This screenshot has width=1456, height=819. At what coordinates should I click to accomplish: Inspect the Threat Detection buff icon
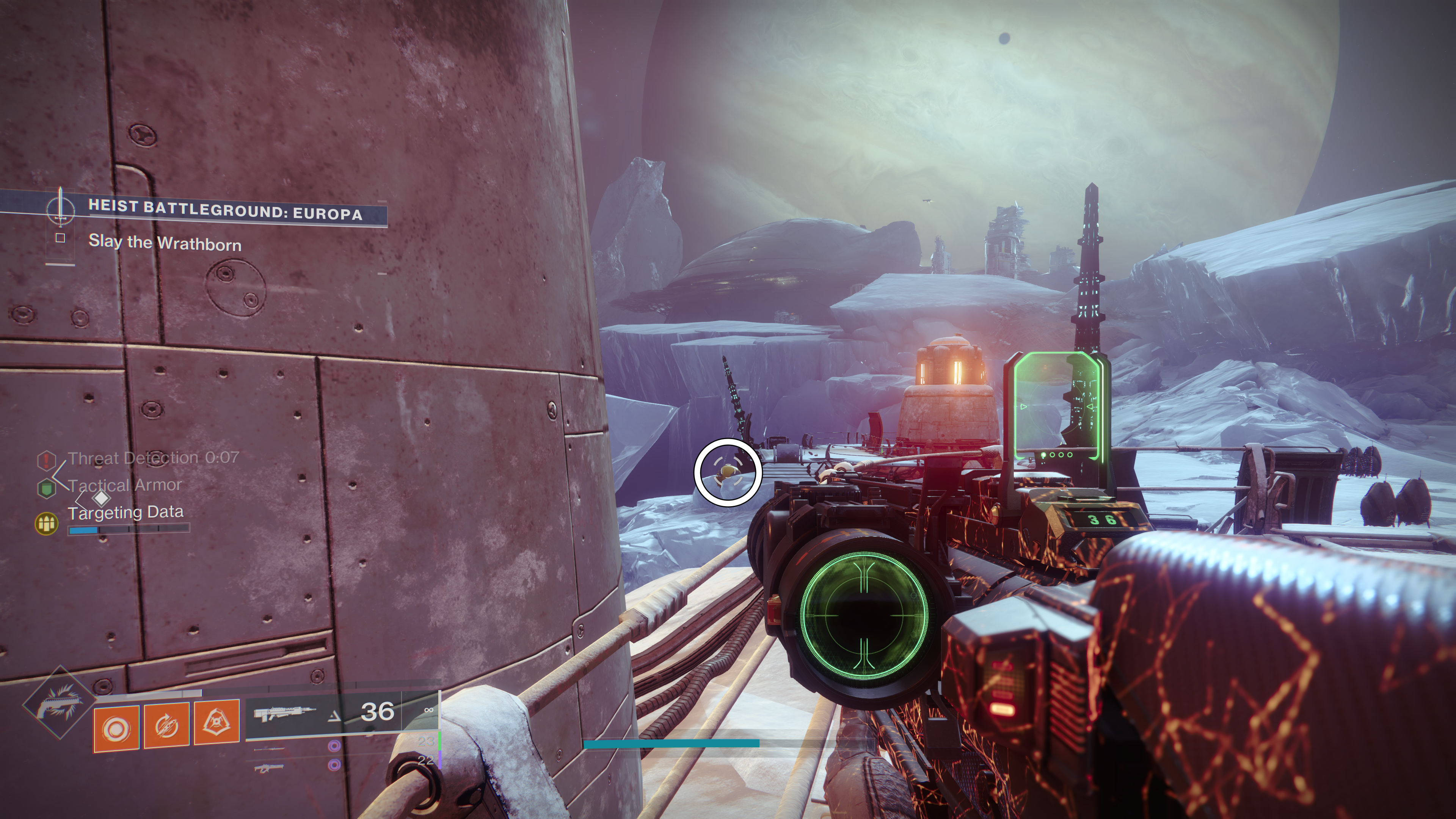(x=46, y=460)
